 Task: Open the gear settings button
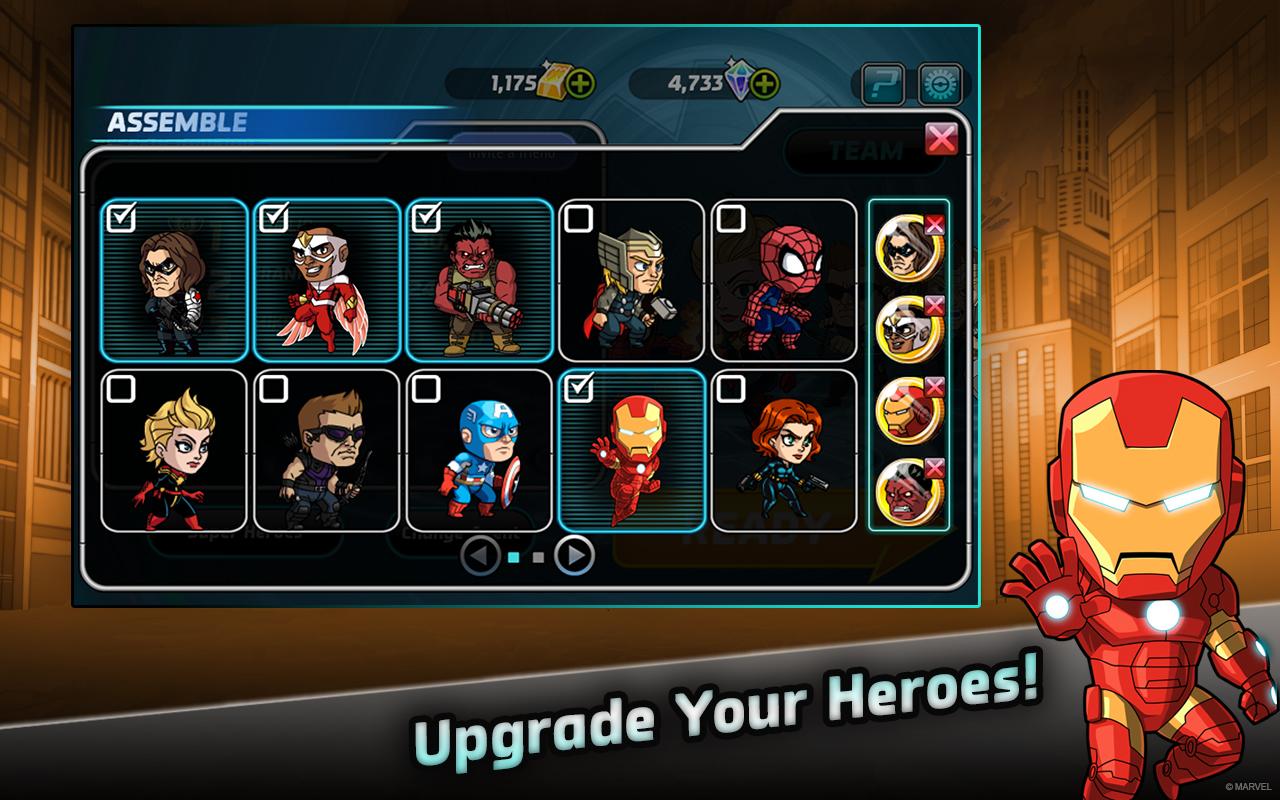tap(940, 84)
